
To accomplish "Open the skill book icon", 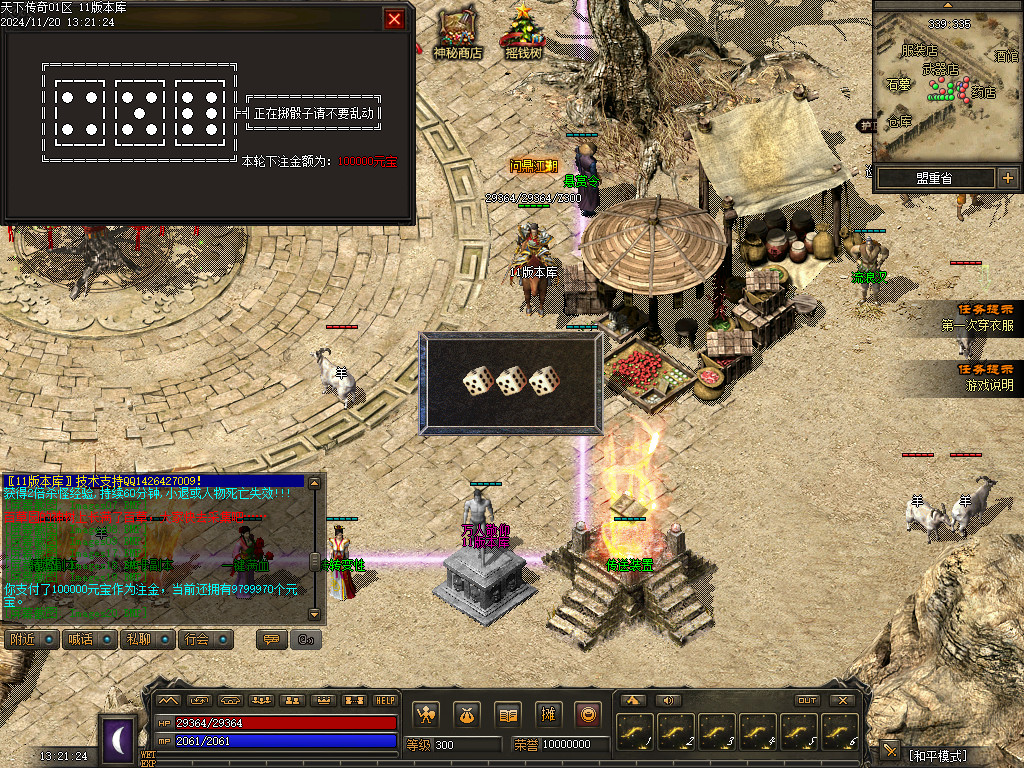I will tap(508, 714).
